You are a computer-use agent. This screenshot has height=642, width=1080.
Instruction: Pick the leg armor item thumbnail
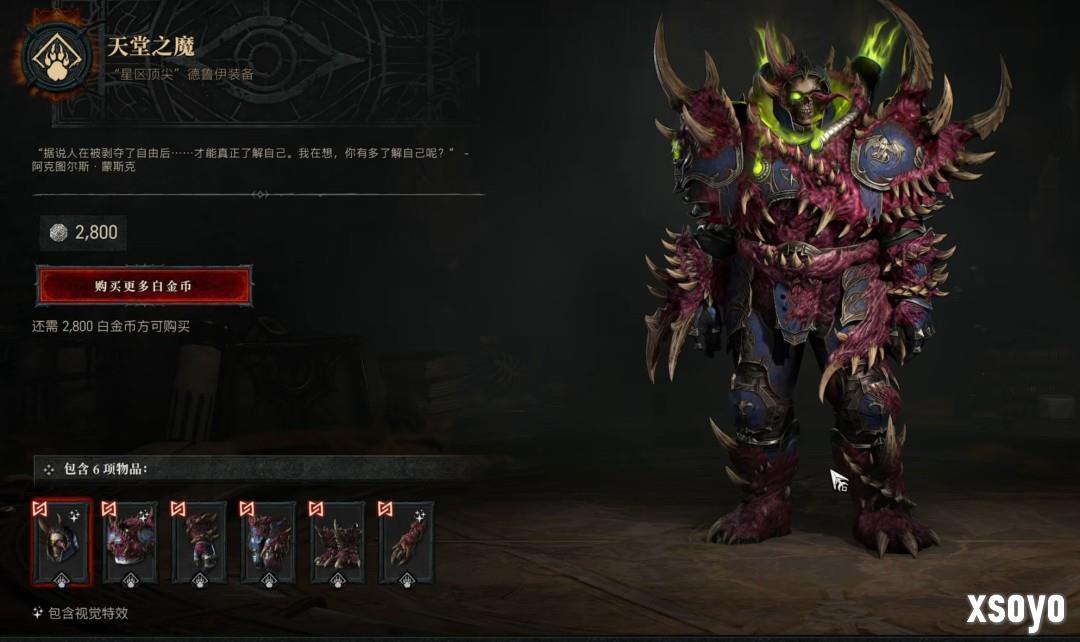[x=269, y=542]
